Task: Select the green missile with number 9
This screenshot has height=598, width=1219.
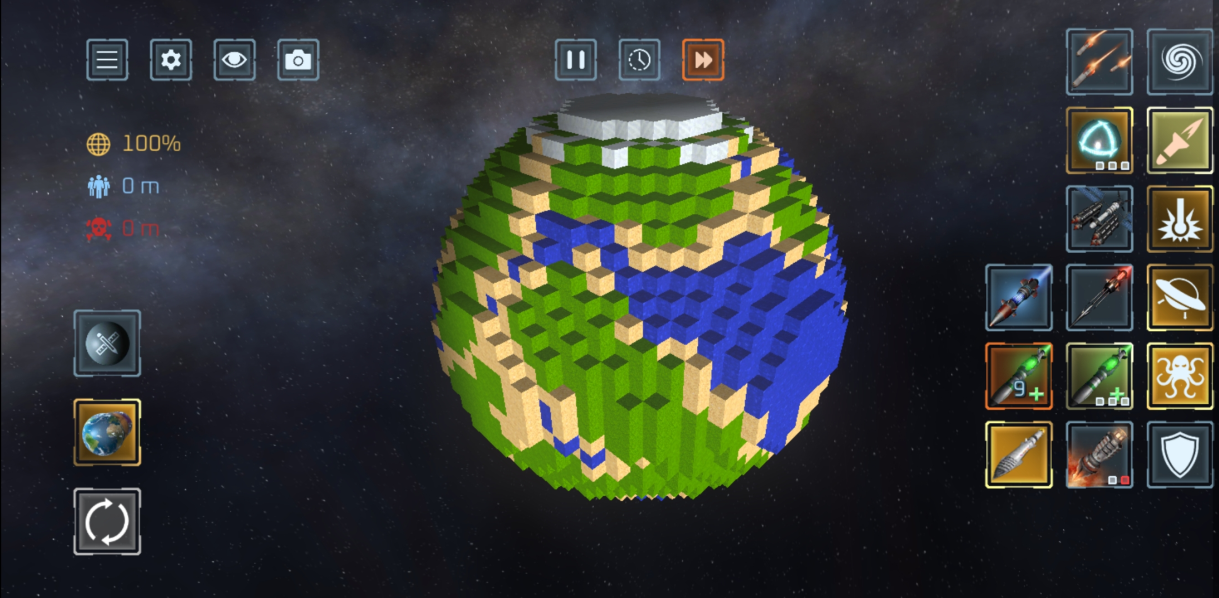Action: click(x=1018, y=376)
